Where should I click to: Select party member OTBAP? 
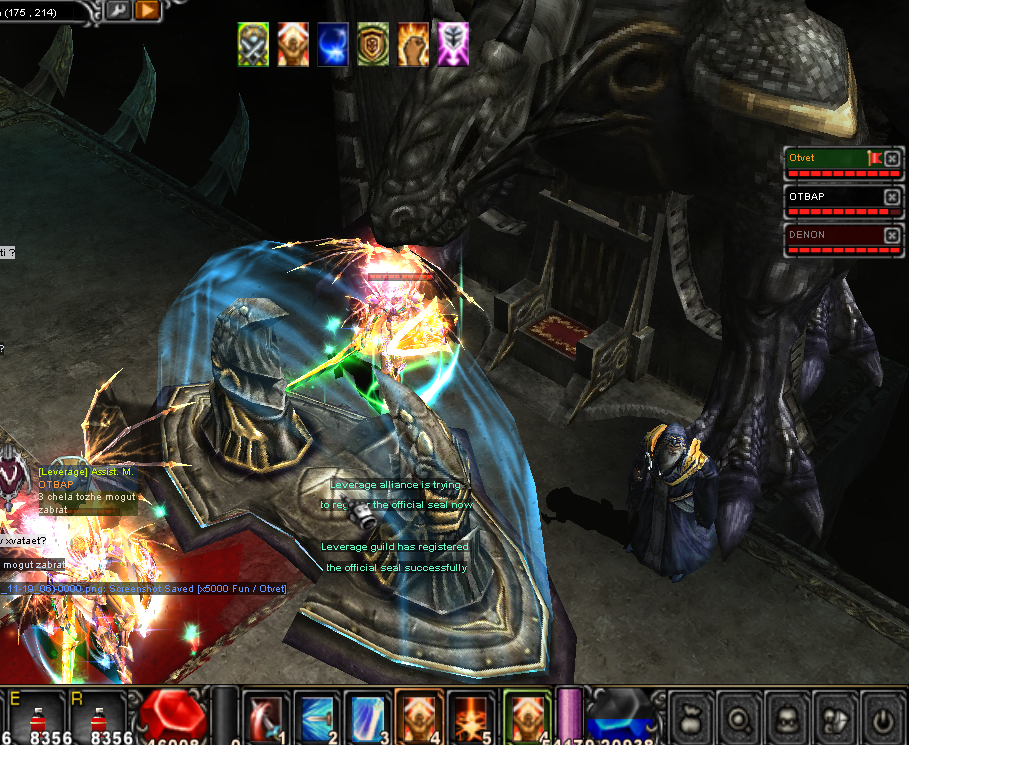[x=832, y=197]
